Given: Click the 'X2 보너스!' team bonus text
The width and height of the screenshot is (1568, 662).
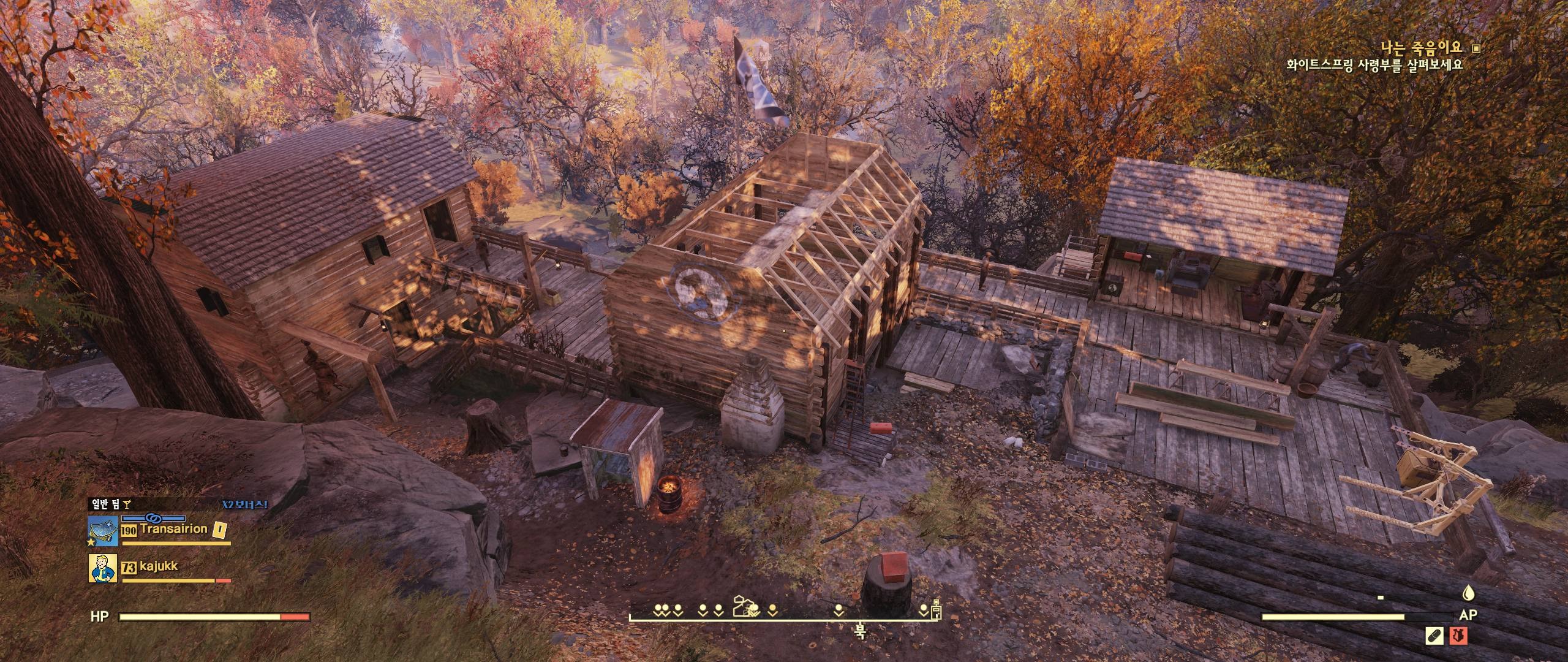Looking at the screenshot, I should (x=245, y=505).
